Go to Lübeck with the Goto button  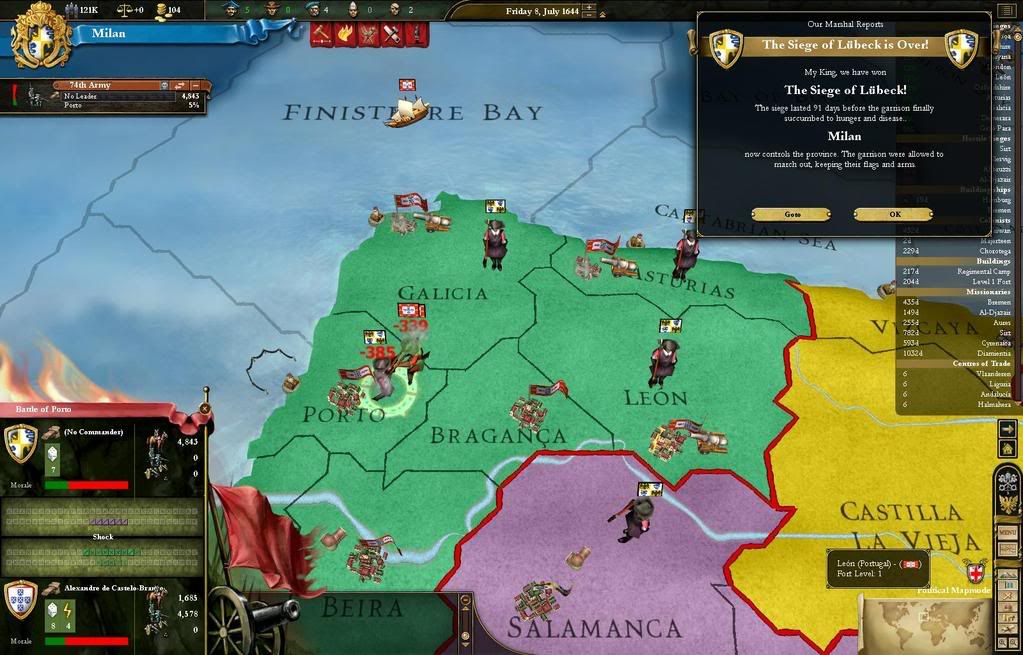[x=790, y=214]
